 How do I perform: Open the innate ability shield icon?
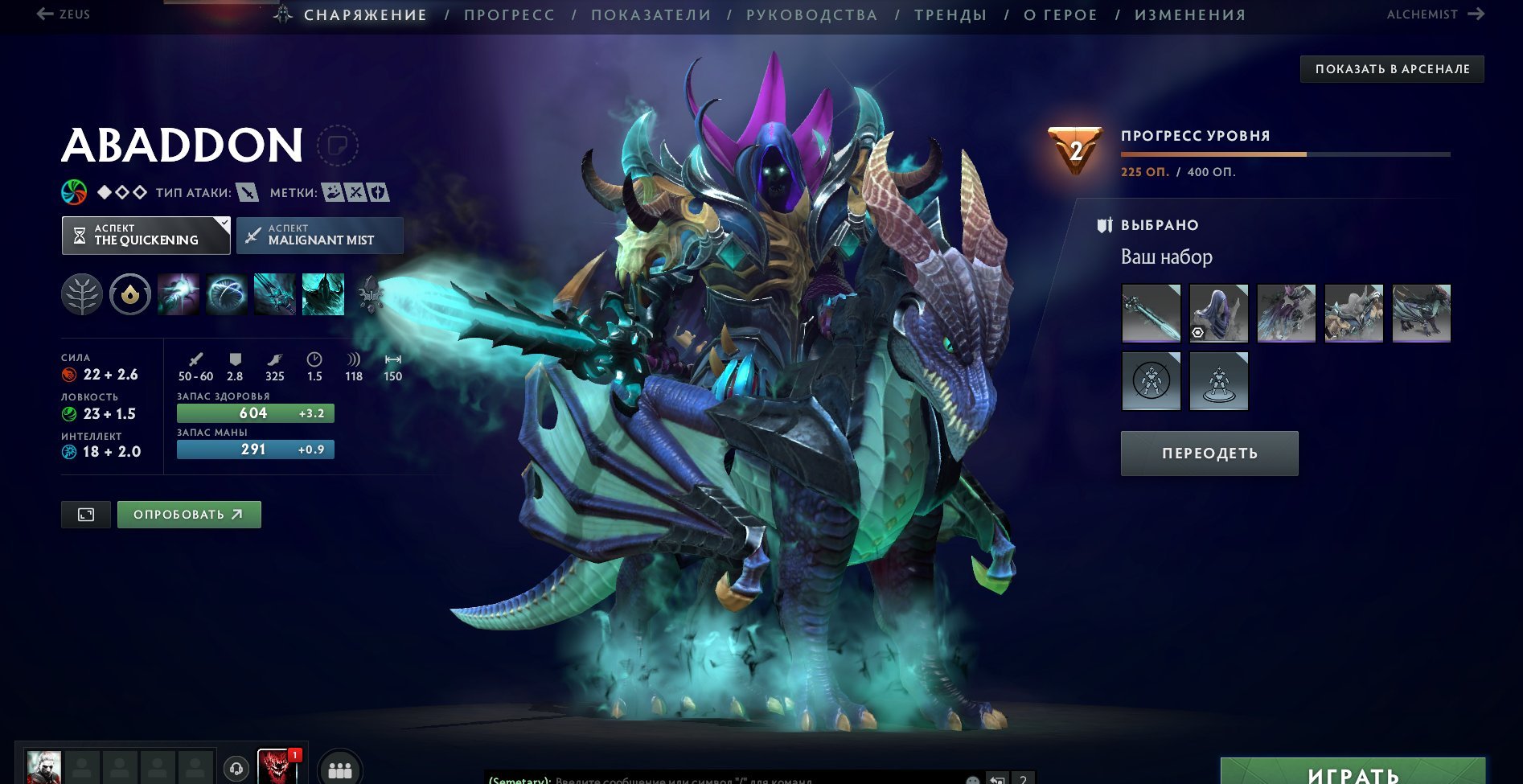pyautogui.click(x=129, y=294)
